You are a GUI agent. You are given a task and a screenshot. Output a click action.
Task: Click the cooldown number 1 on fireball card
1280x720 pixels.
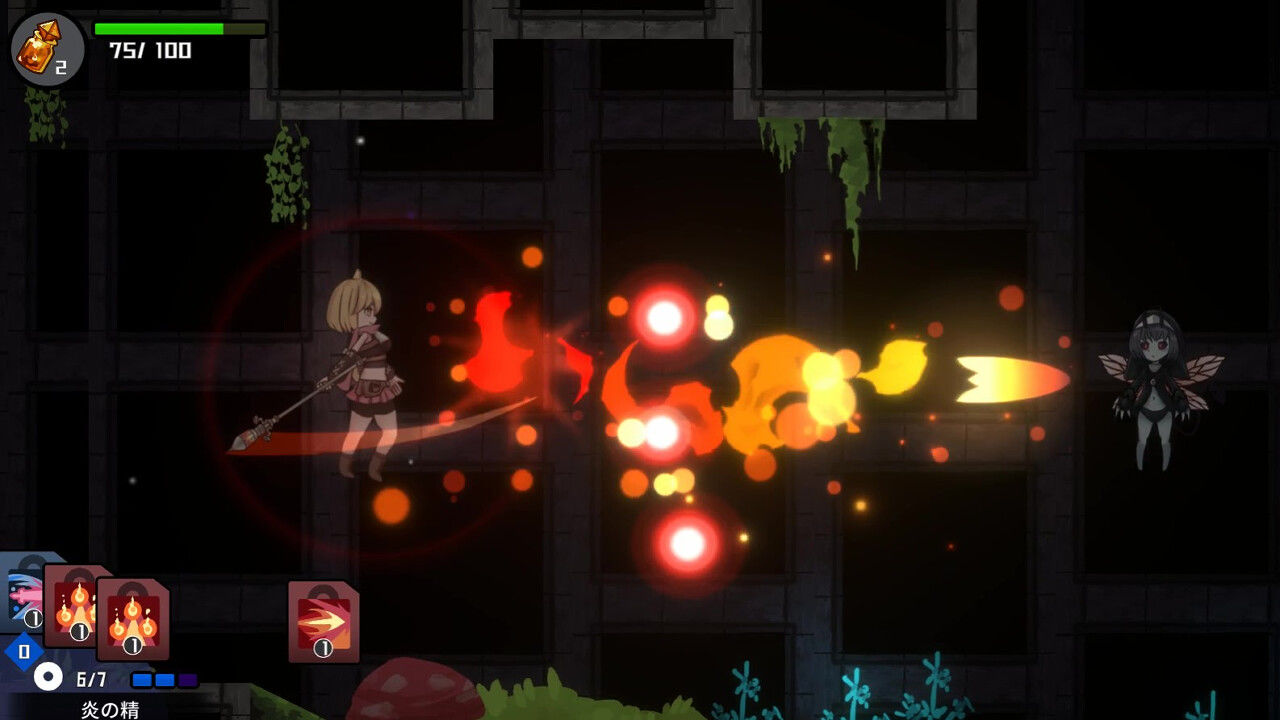pos(80,630)
